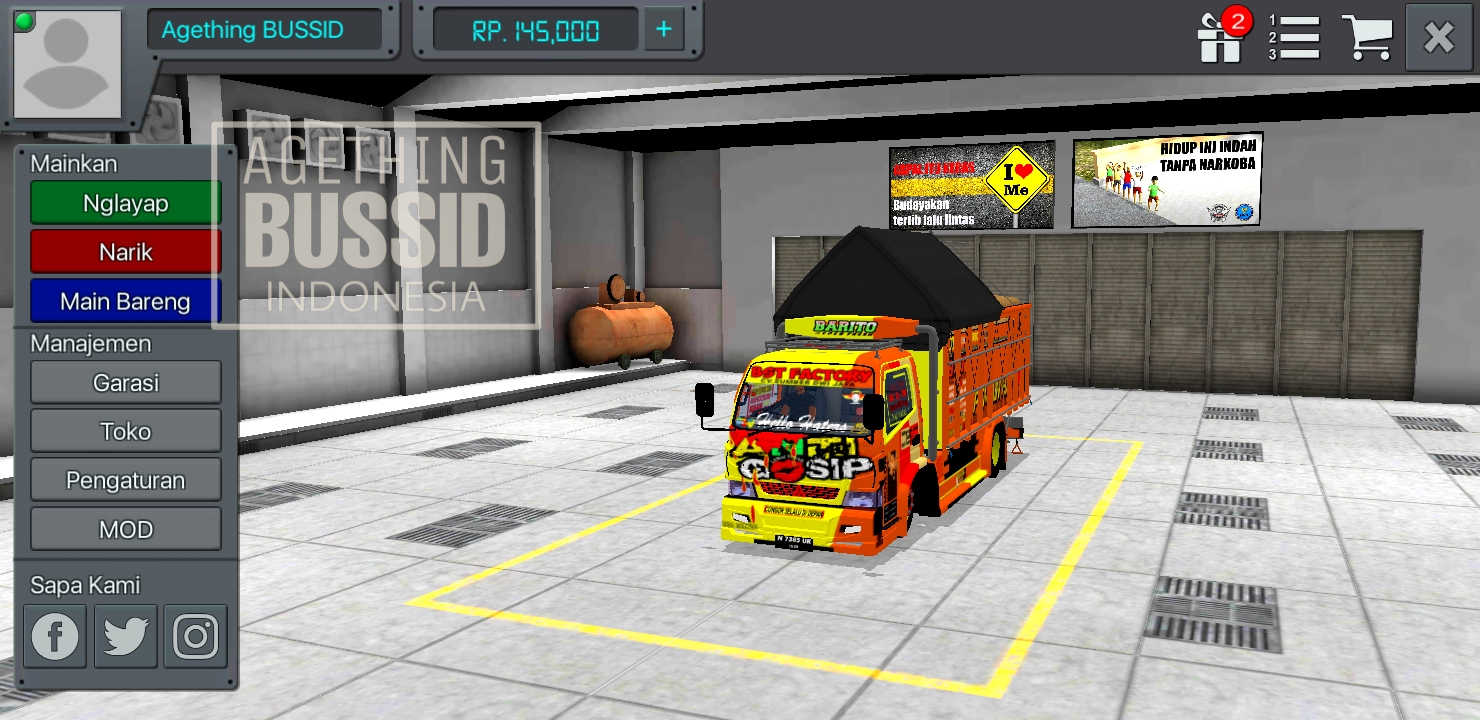The height and width of the screenshot is (720, 1480).
Task: Open the Garasi menu
Action: coord(125,382)
